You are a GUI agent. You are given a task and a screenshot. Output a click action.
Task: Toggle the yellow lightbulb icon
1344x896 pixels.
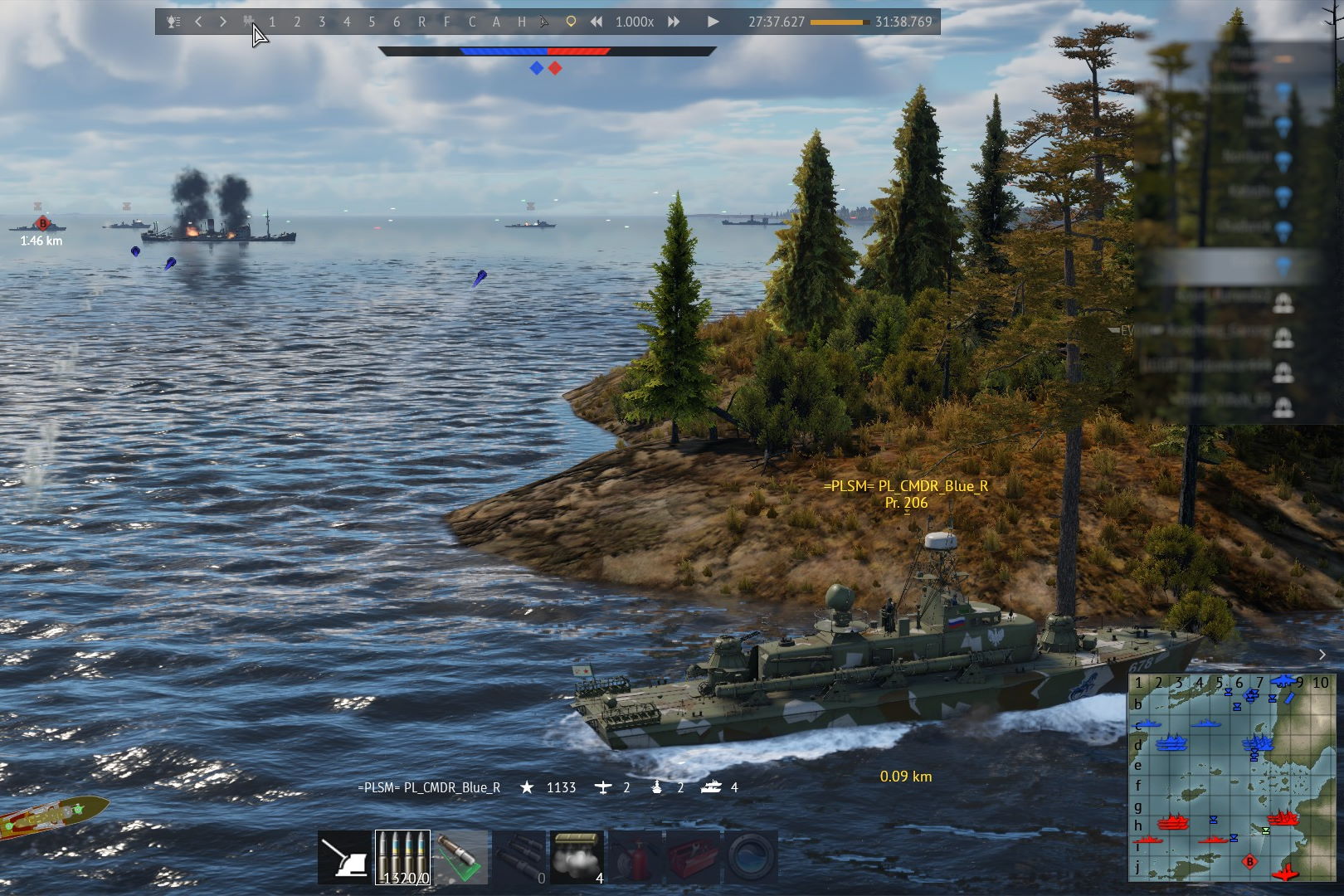point(571,22)
